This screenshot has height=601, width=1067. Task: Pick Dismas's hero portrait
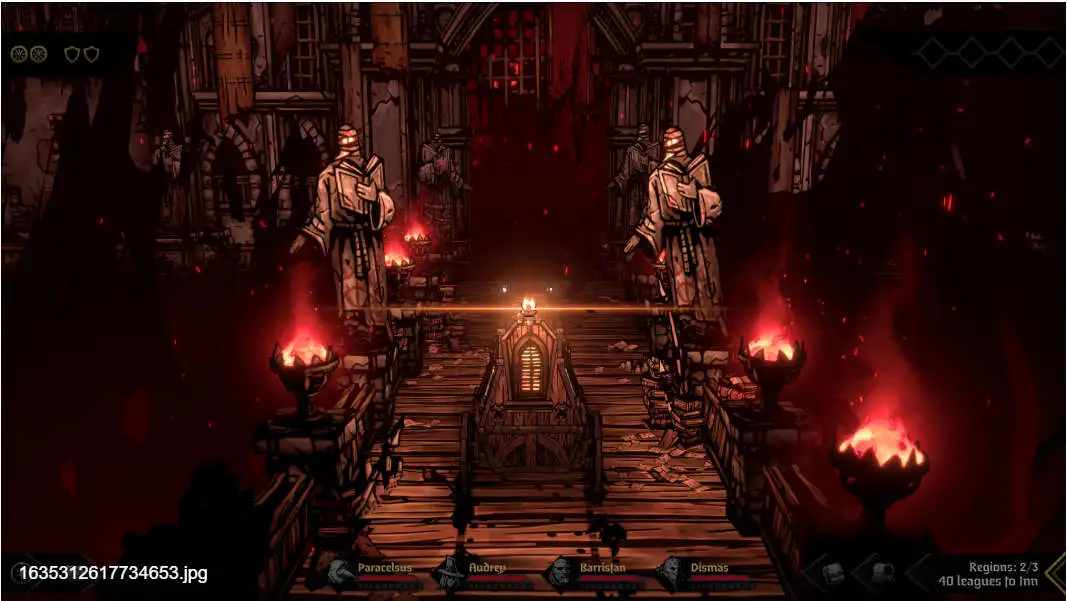(x=670, y=574)
